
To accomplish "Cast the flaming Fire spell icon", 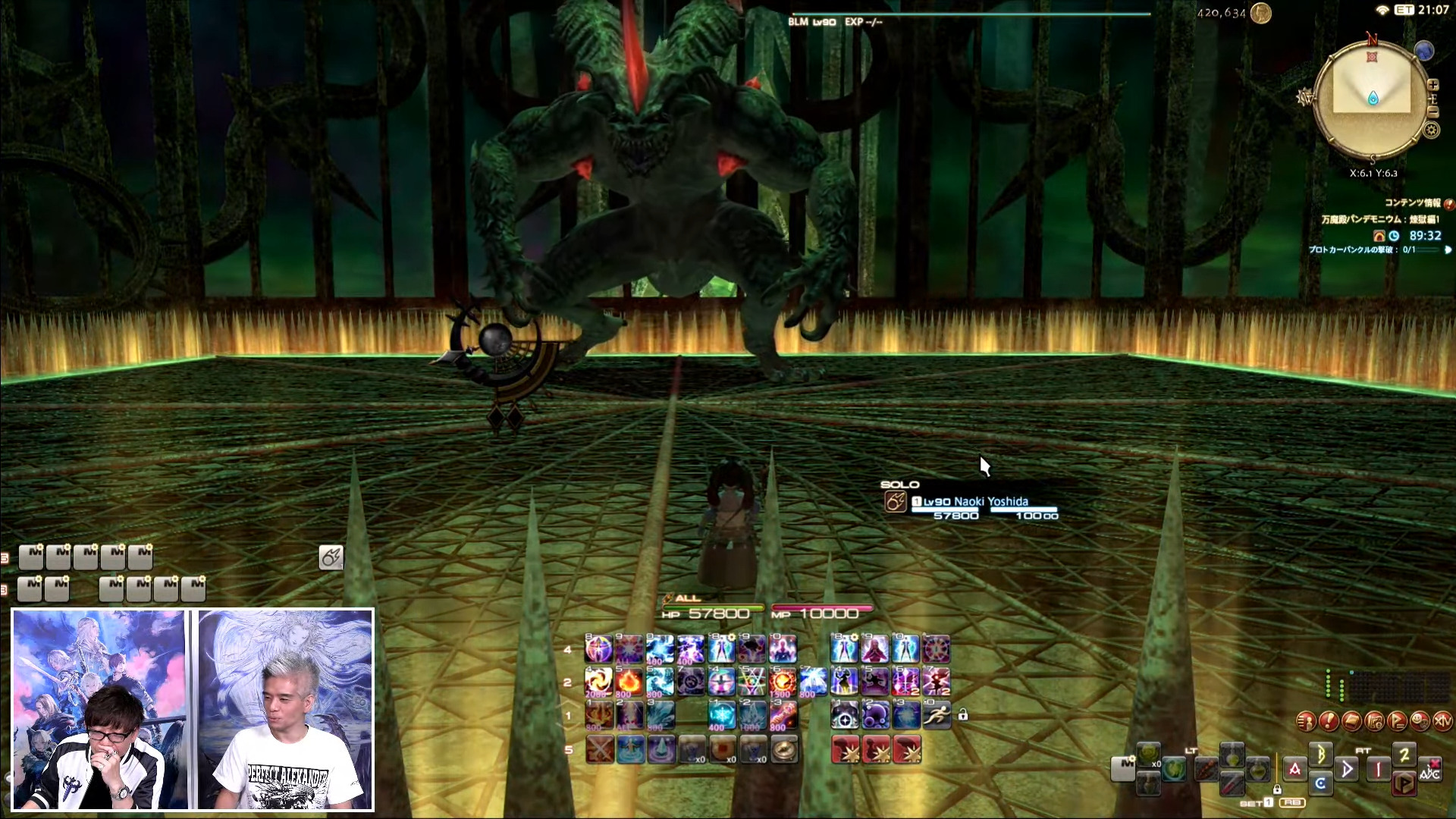I will [x=629, y=682].
